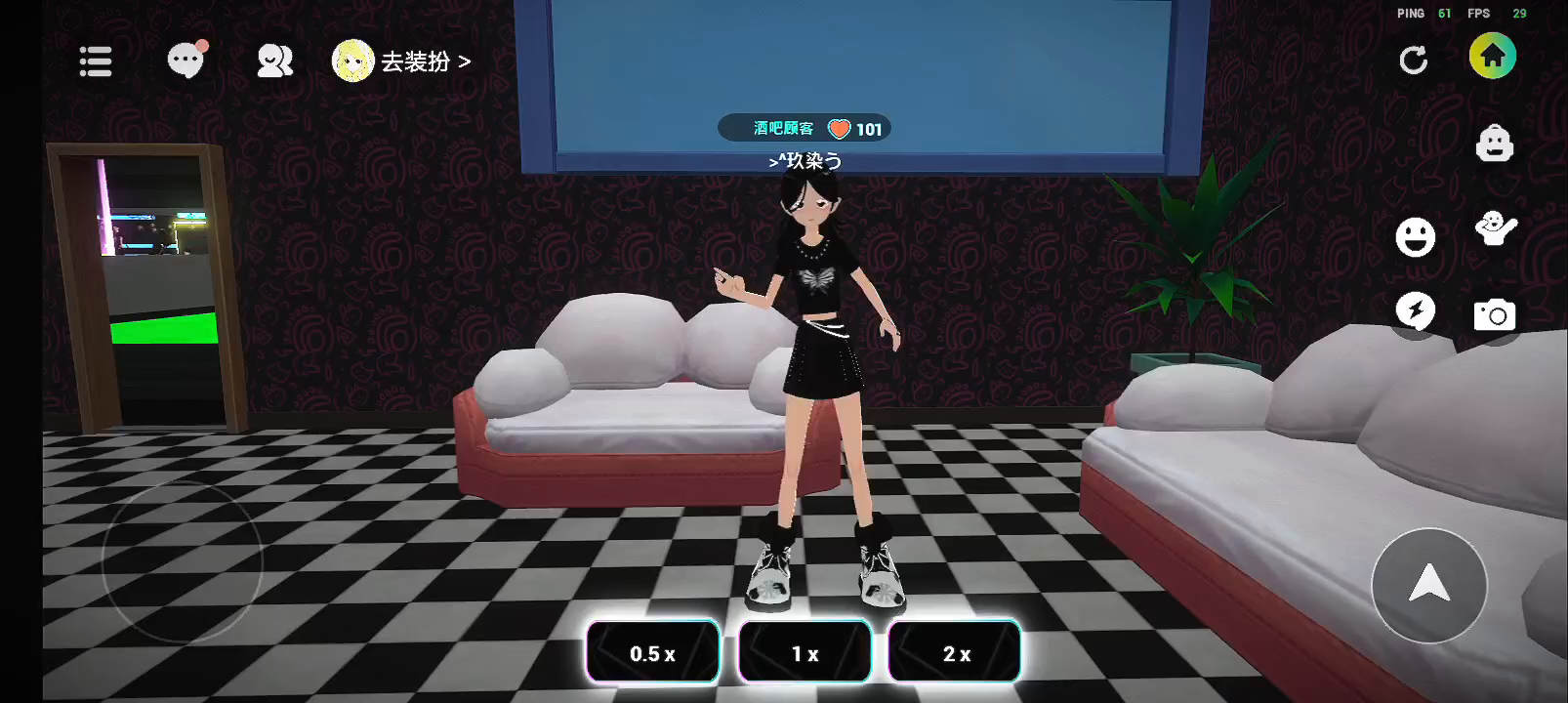Open the hamburger list menu

96,62
